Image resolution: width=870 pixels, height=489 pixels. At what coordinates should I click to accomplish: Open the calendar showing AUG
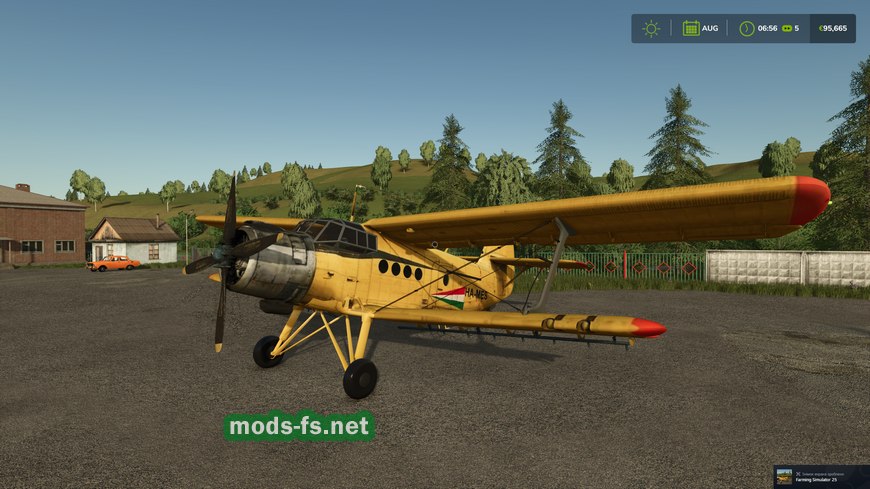coord(691,28)
